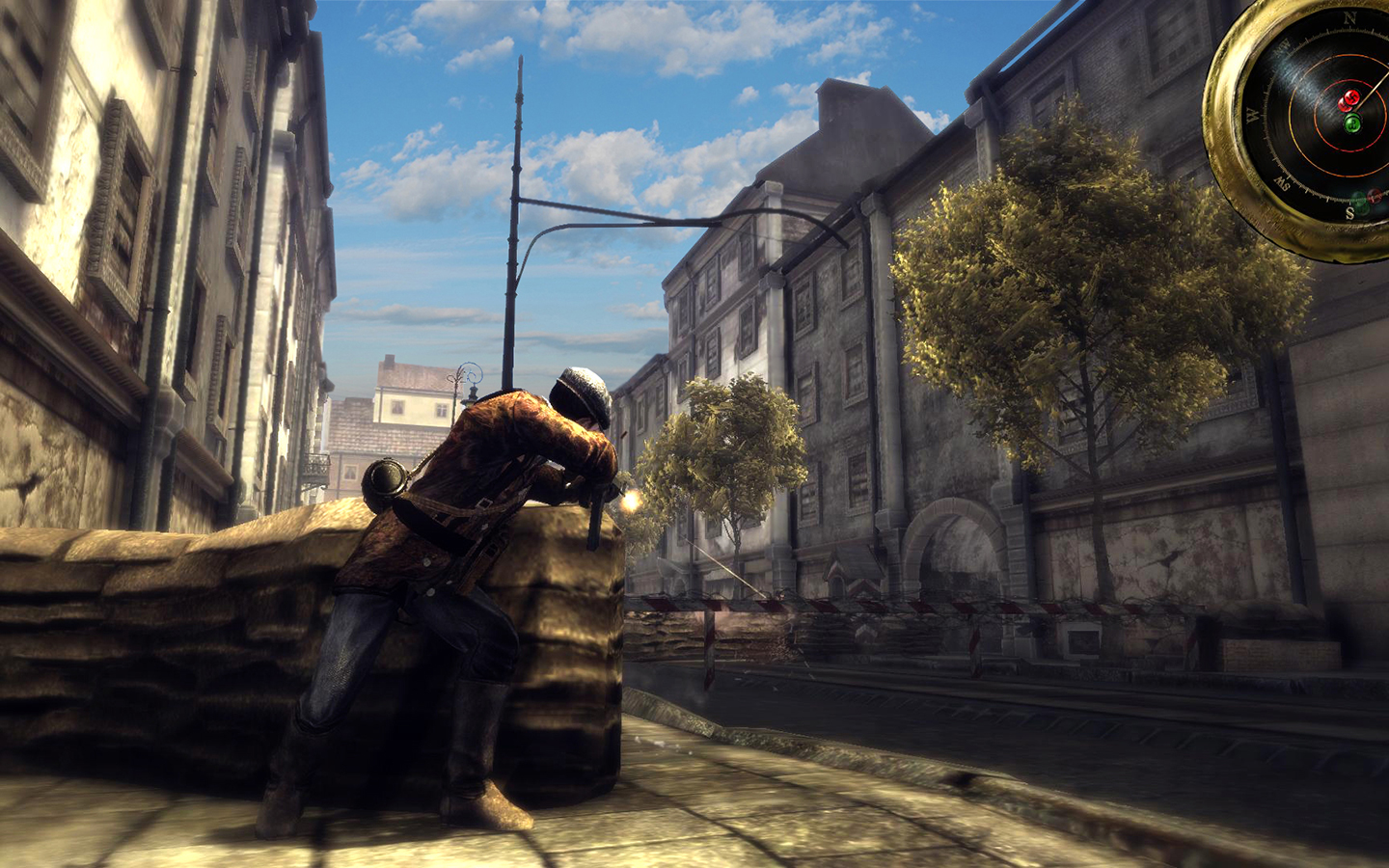Viewport: 1389px width, 868px height.
Task: Click the second red enemy blip near compass center
Action: coord(1343,103)
